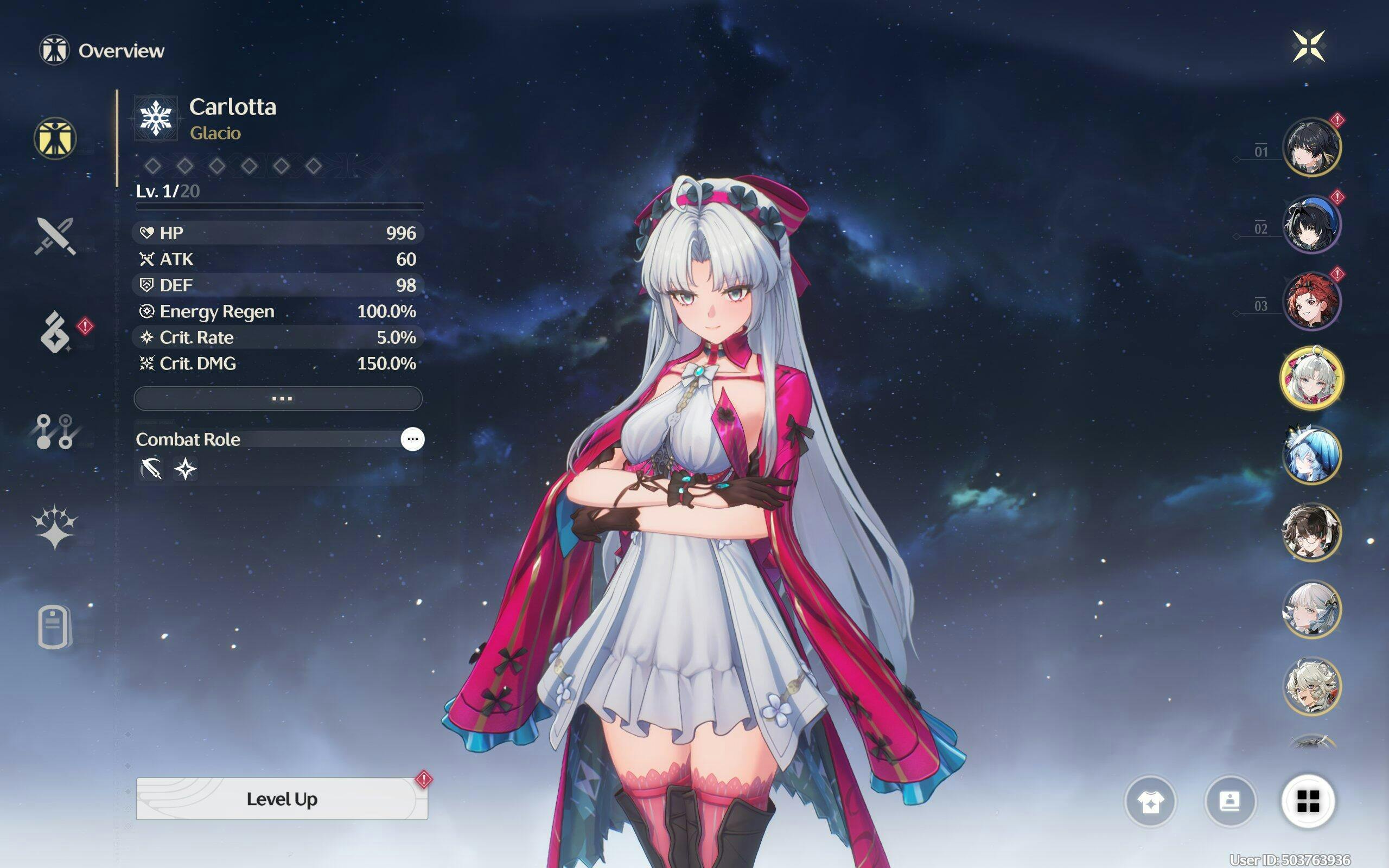
Task: Switch to the crossed swords weapon tab
Action: [x=55, y=235]
